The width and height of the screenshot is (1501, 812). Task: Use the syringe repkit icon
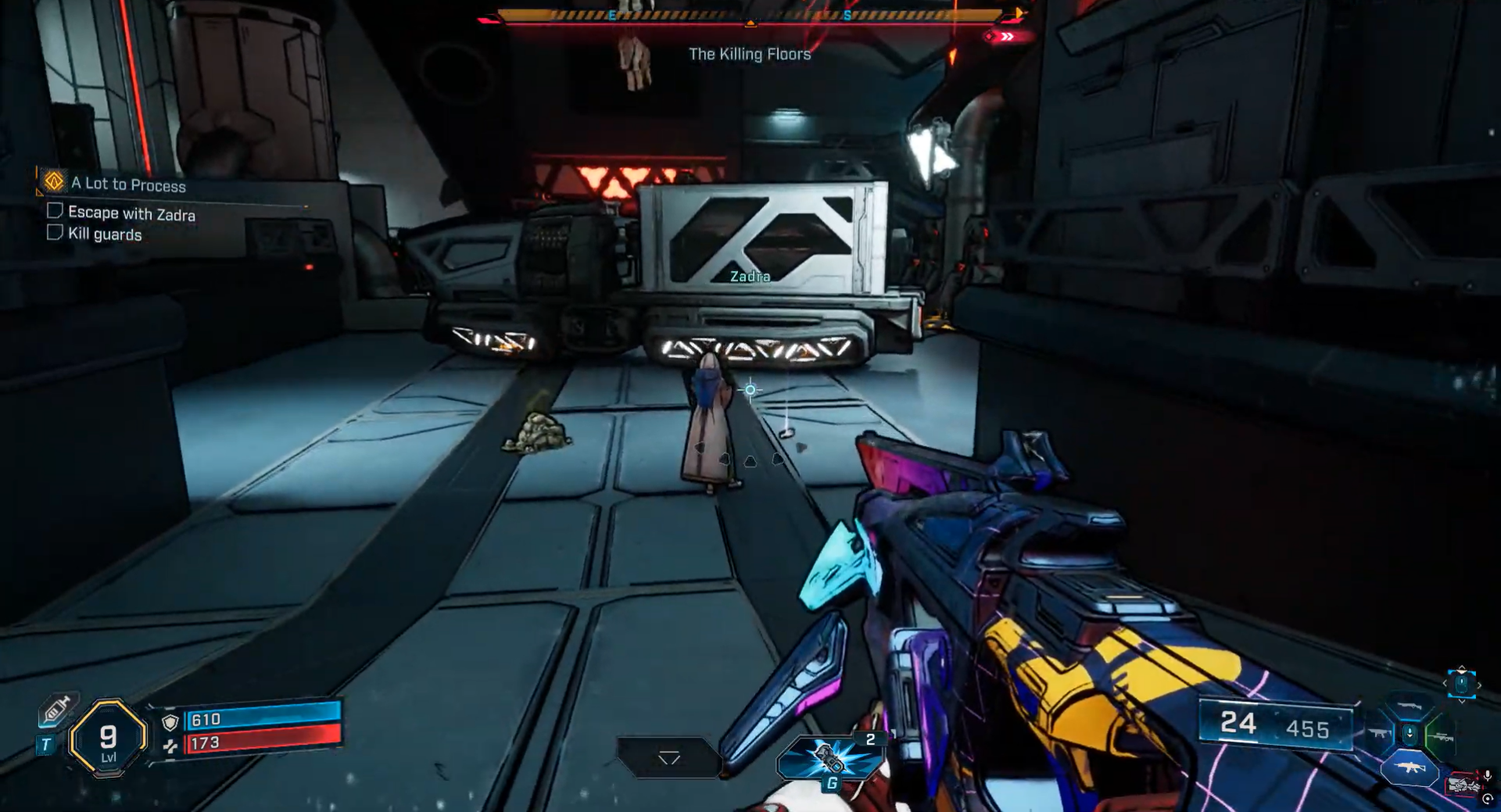pyautogui.click(x=57, y=709)
